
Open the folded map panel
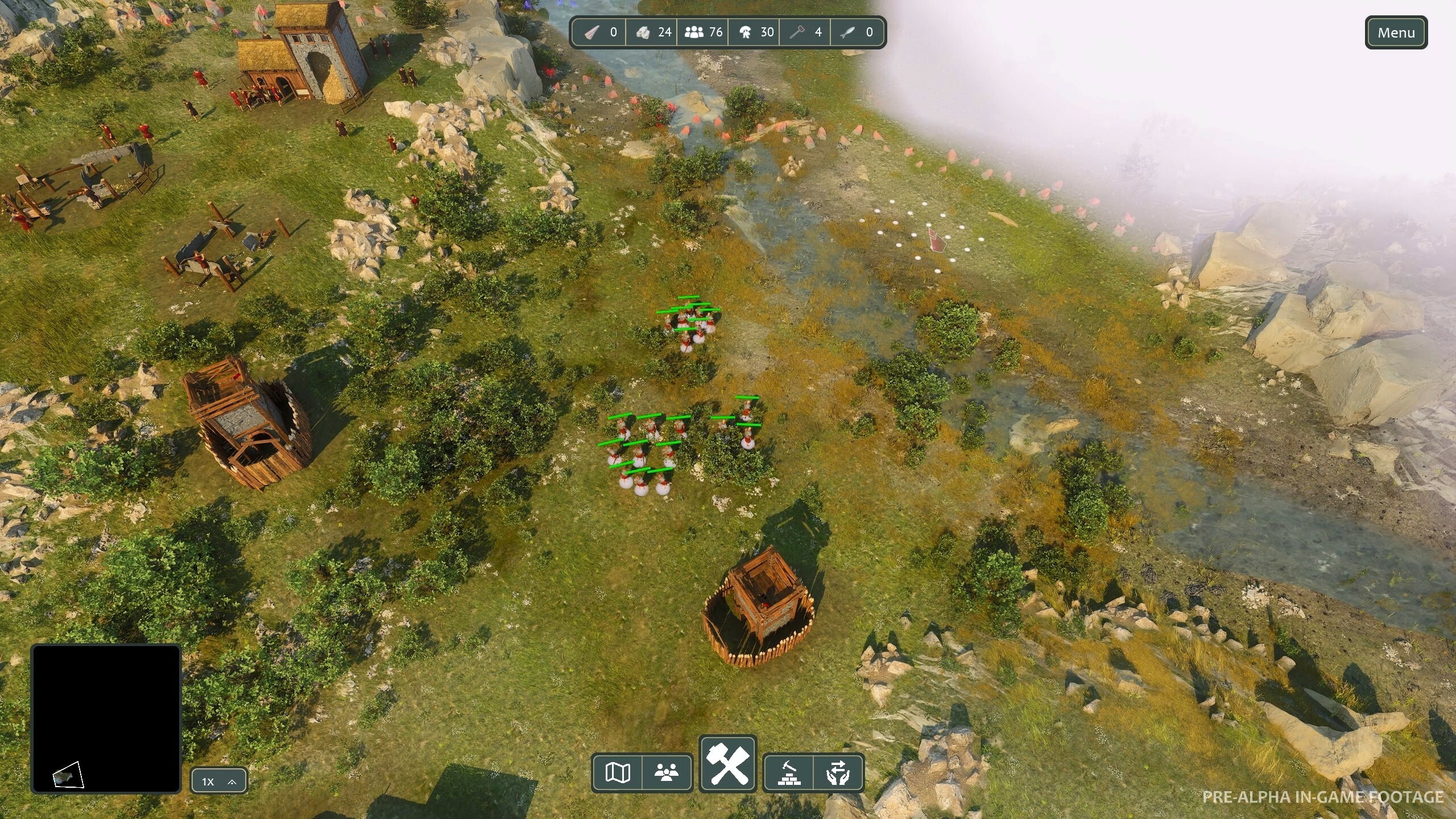[617, 772]
